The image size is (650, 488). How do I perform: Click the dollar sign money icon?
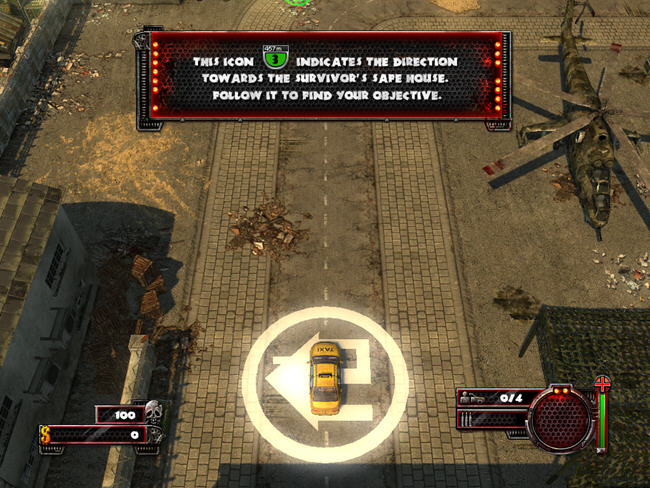tap(47, 434)
